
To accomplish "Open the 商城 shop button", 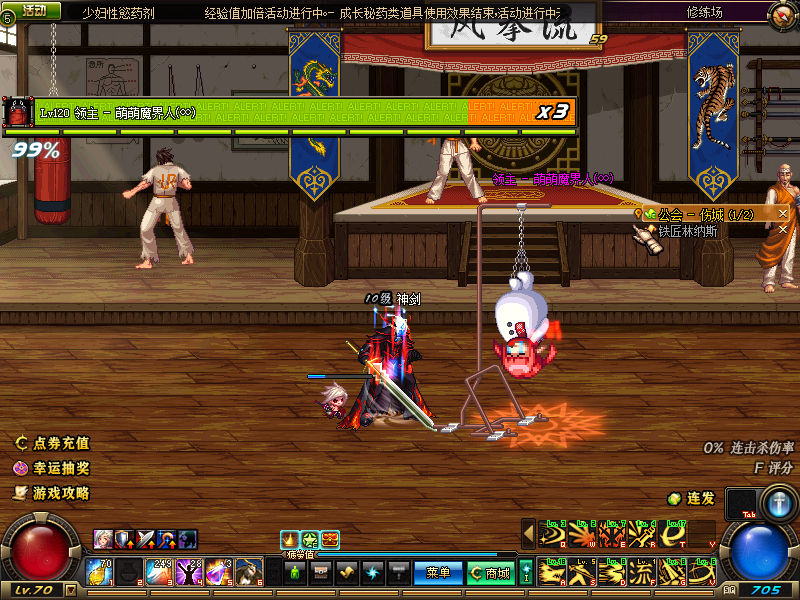I will [493, 573].
